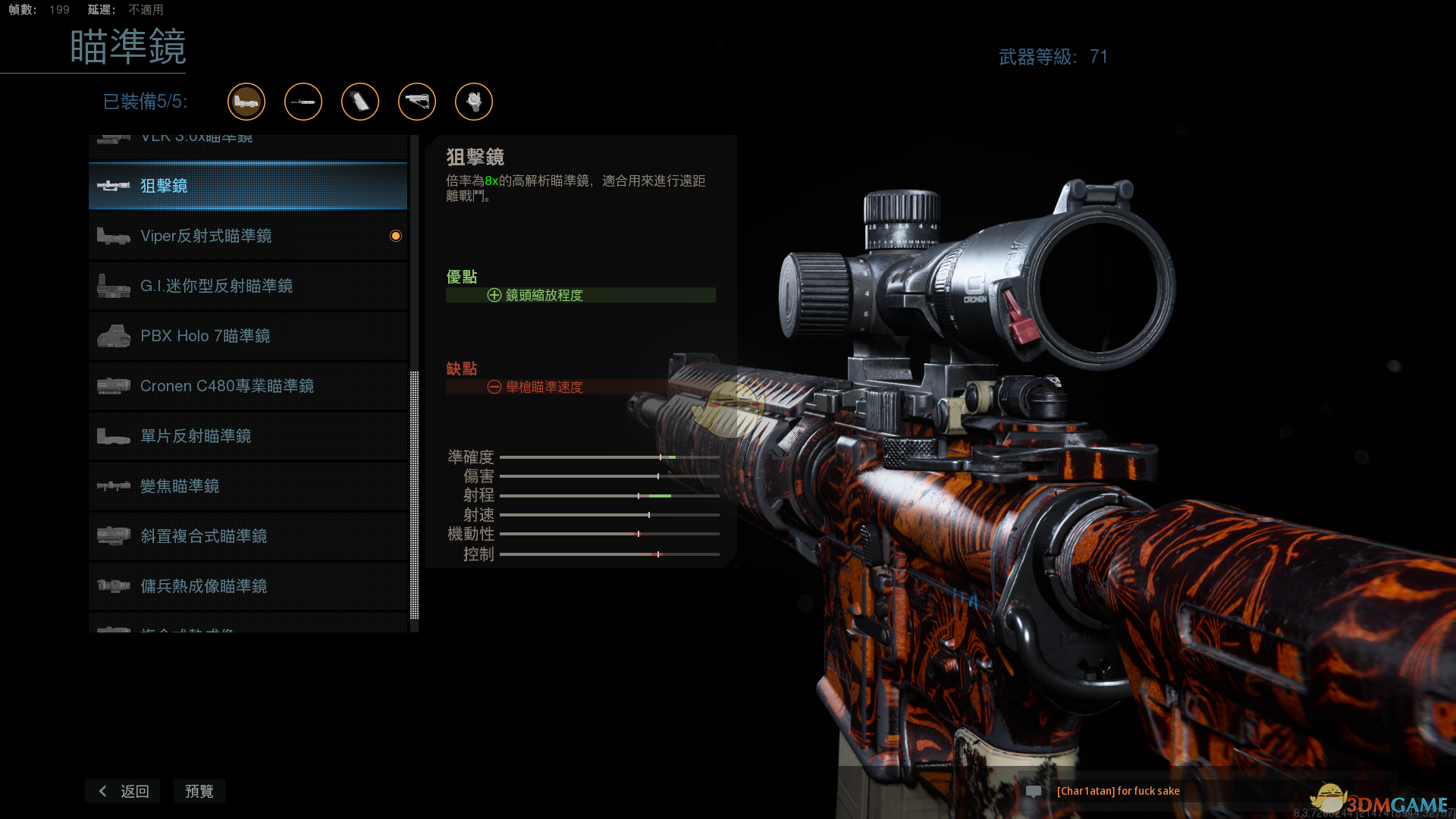
Task: Click the attachment list scrollbar
Action: (414, 494)
